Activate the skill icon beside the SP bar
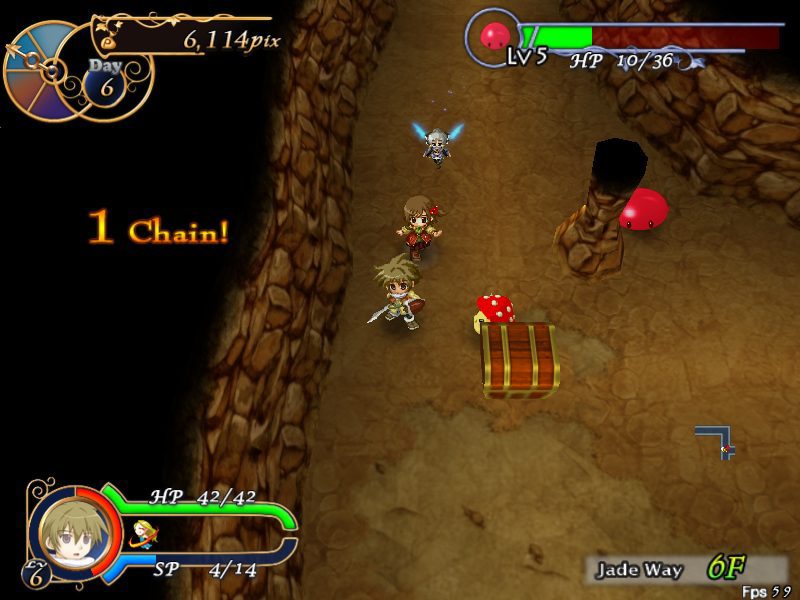This screenshot has width=800, height=600. [144, 536]
